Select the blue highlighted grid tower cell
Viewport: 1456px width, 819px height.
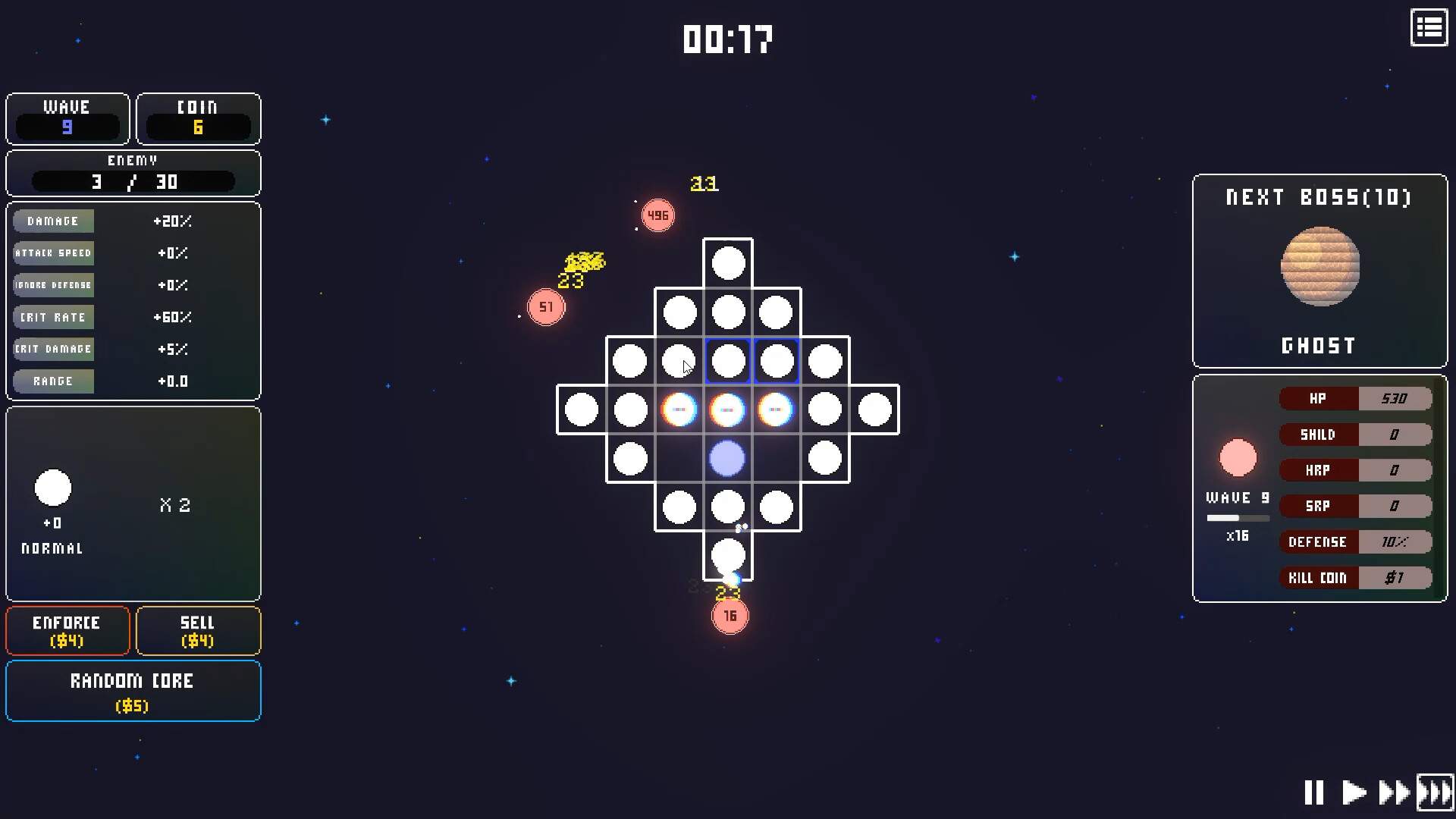tap(727, 361)
